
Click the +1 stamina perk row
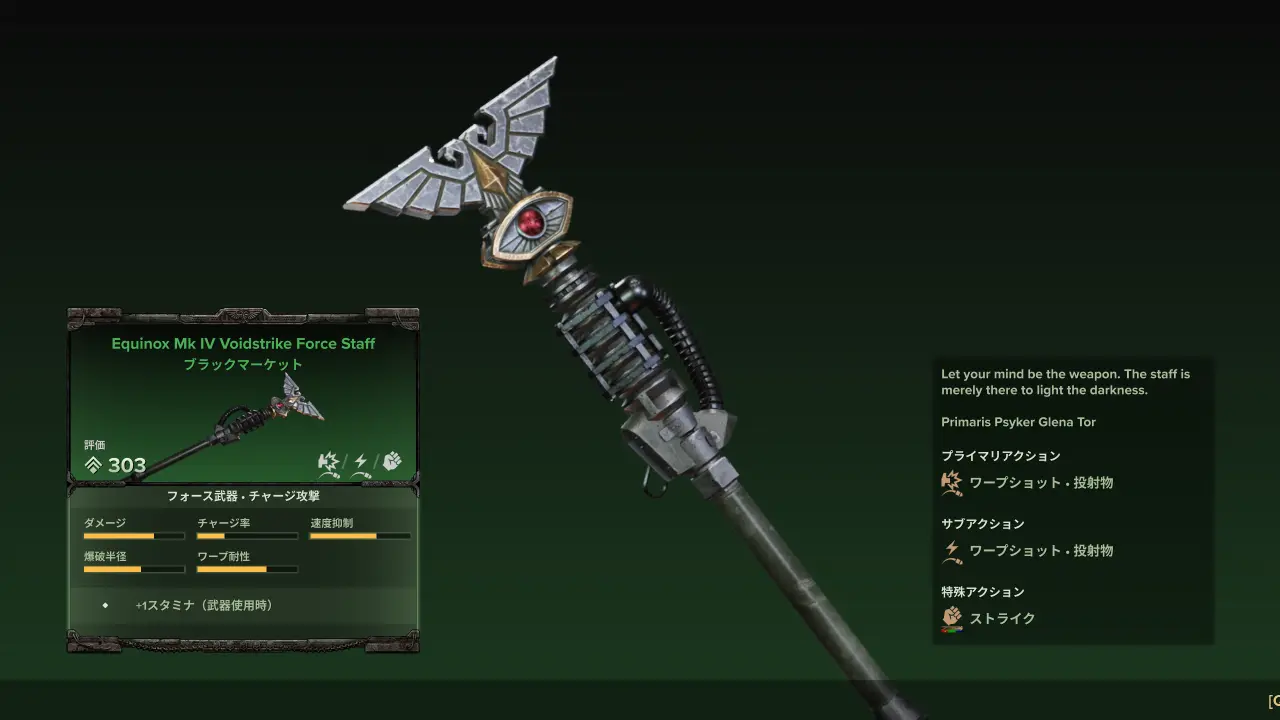click(x=204, y=605)
